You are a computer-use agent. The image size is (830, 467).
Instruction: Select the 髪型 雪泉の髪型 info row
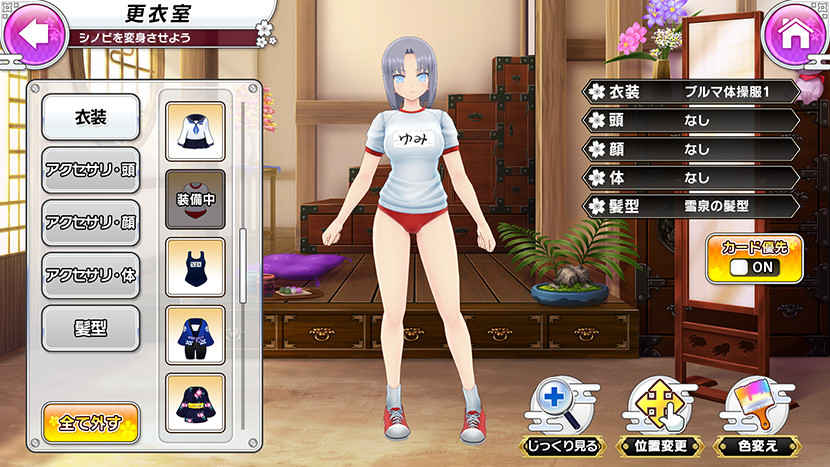[693, 206]
